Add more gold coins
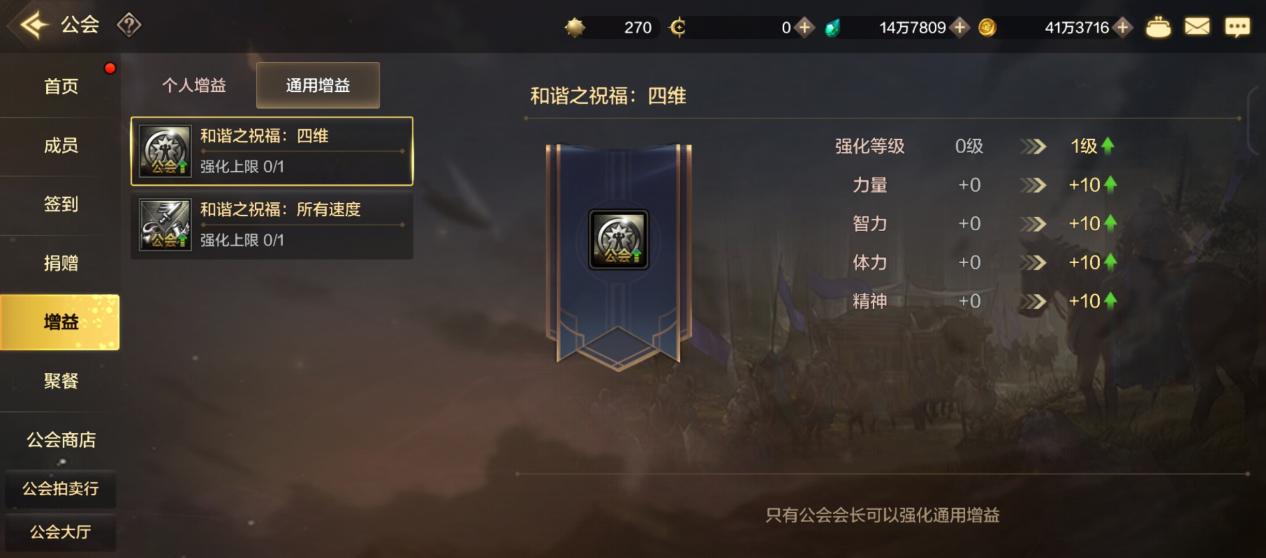This screenshot has width=1266, height=558. [1123, 28]
